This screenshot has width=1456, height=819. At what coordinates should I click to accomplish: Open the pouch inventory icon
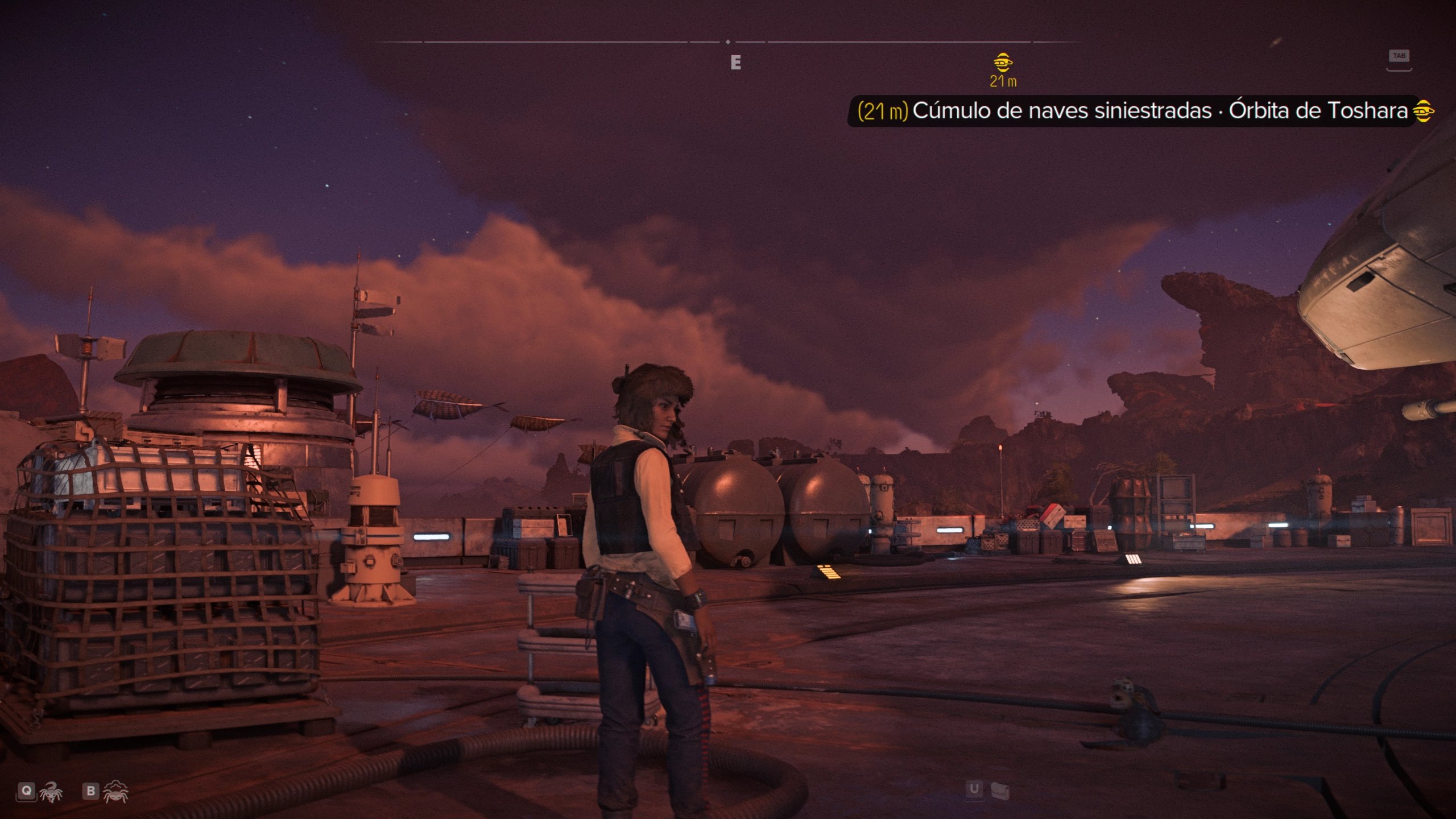pyautogui.click(x=999, y=789)
